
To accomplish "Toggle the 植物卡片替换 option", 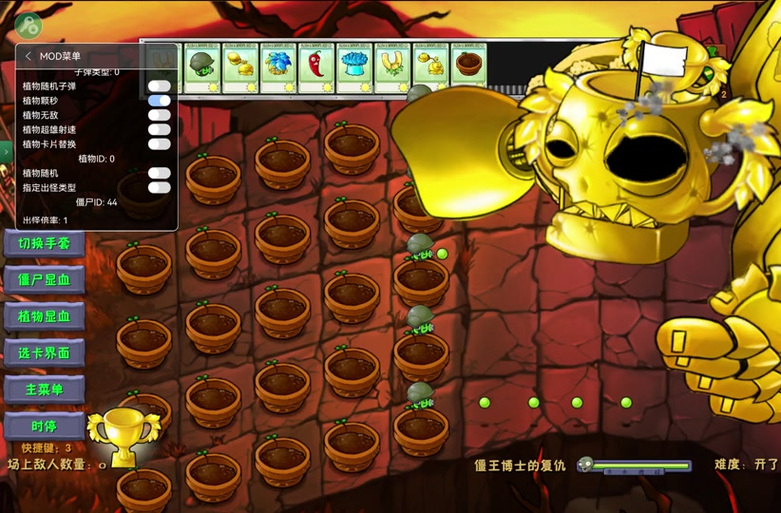I will 159,144.
